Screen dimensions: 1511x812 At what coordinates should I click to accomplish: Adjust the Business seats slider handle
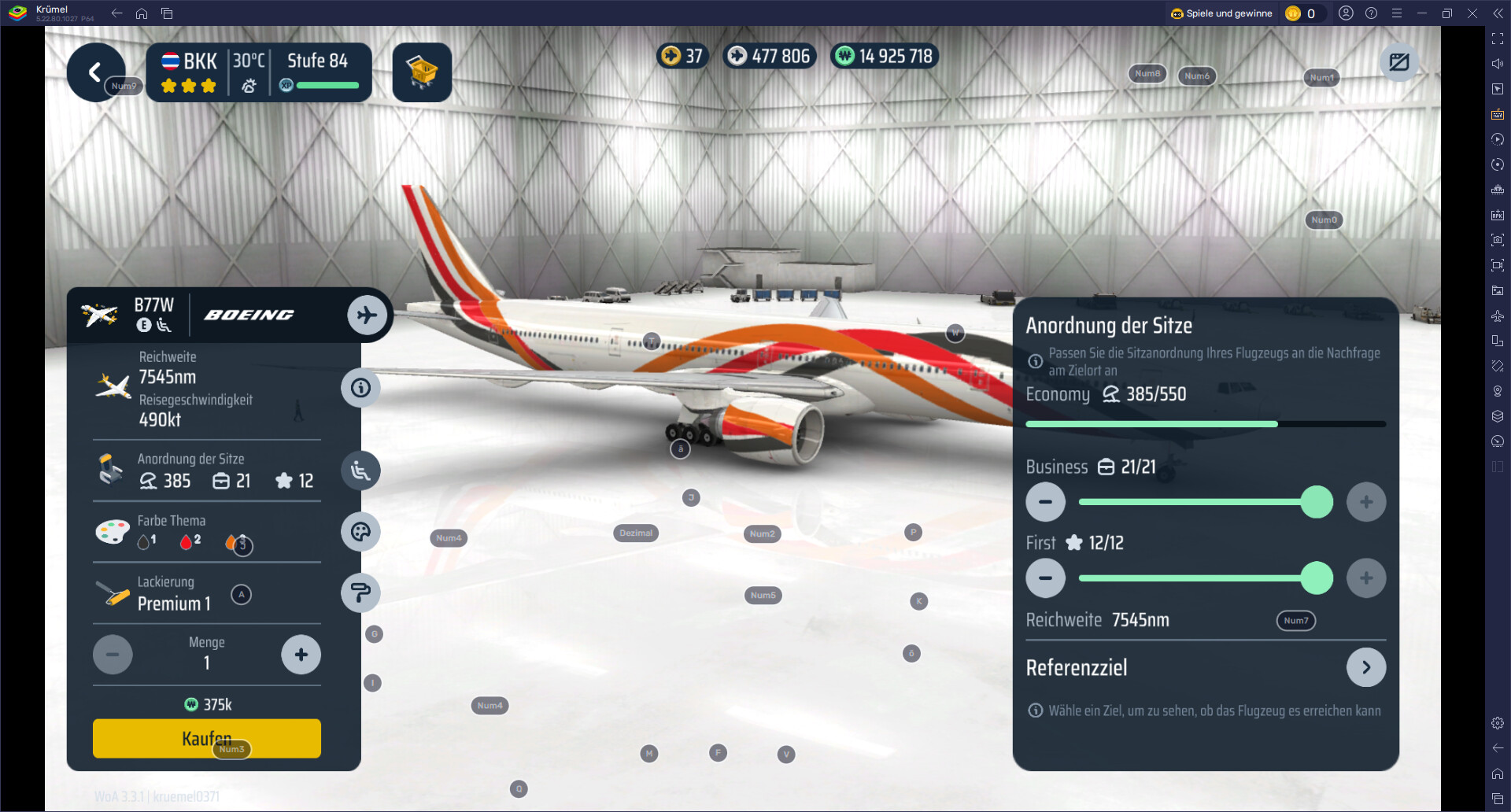coord(1317,502)
